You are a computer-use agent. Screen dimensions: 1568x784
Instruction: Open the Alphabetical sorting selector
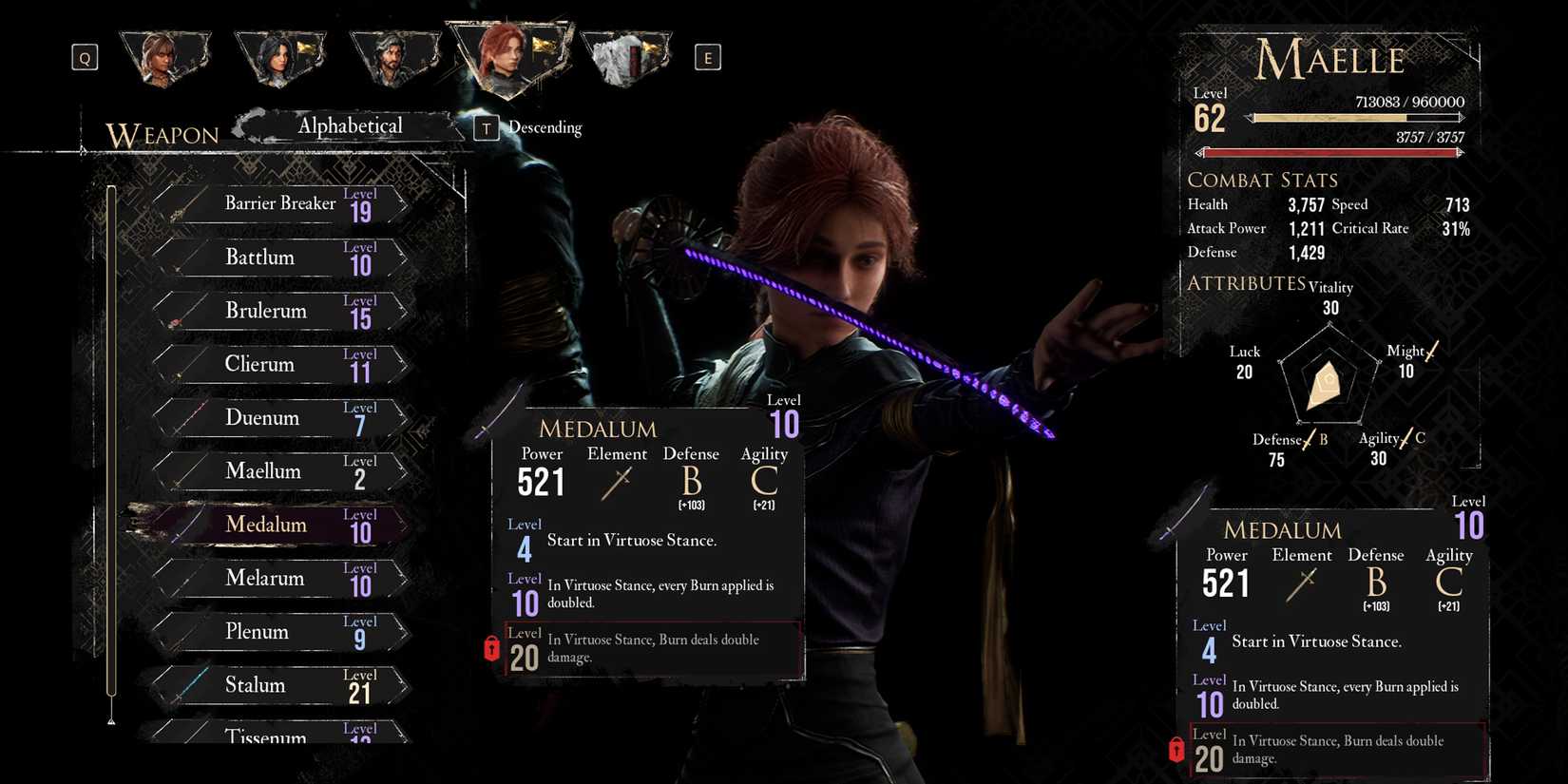(x=350, y=125)
